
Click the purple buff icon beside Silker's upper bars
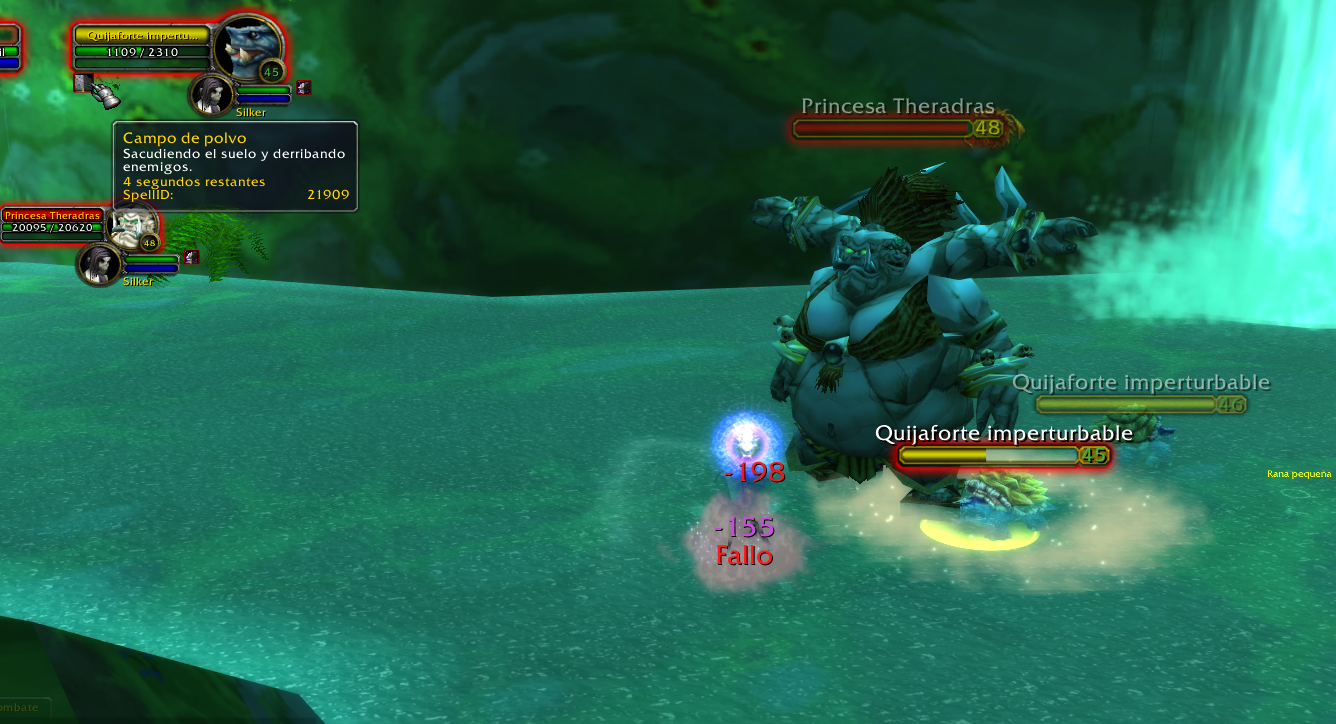(302, 87)
